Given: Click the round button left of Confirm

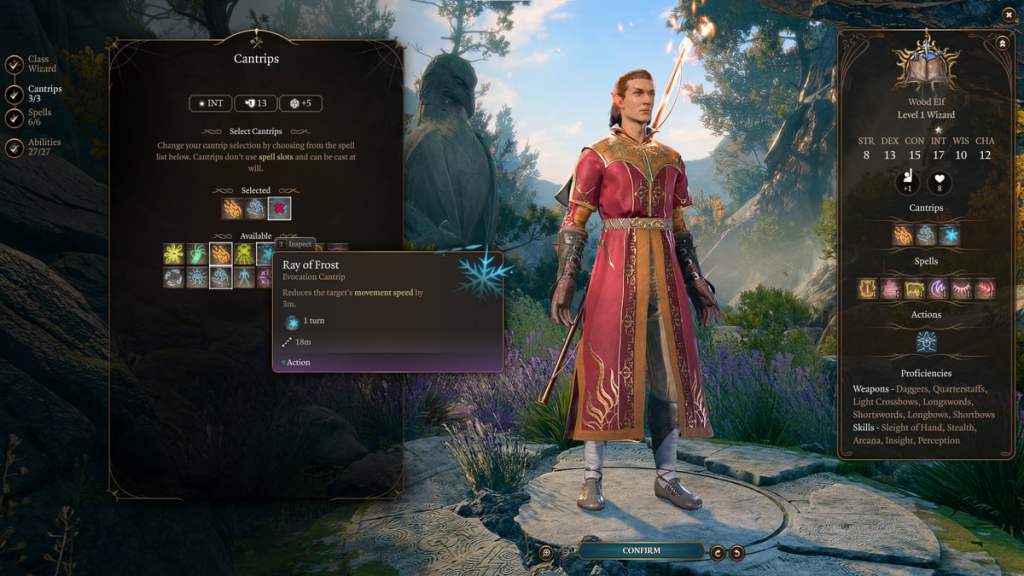Looking at the screenshot, I should click(546, 552).
